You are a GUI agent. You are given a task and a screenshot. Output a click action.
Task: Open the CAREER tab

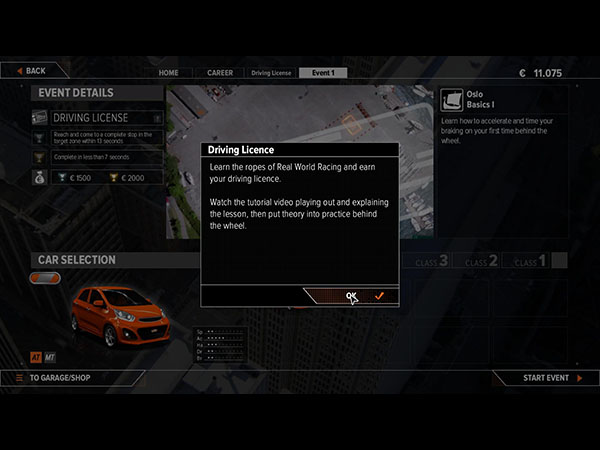click(x=220, y=73)
